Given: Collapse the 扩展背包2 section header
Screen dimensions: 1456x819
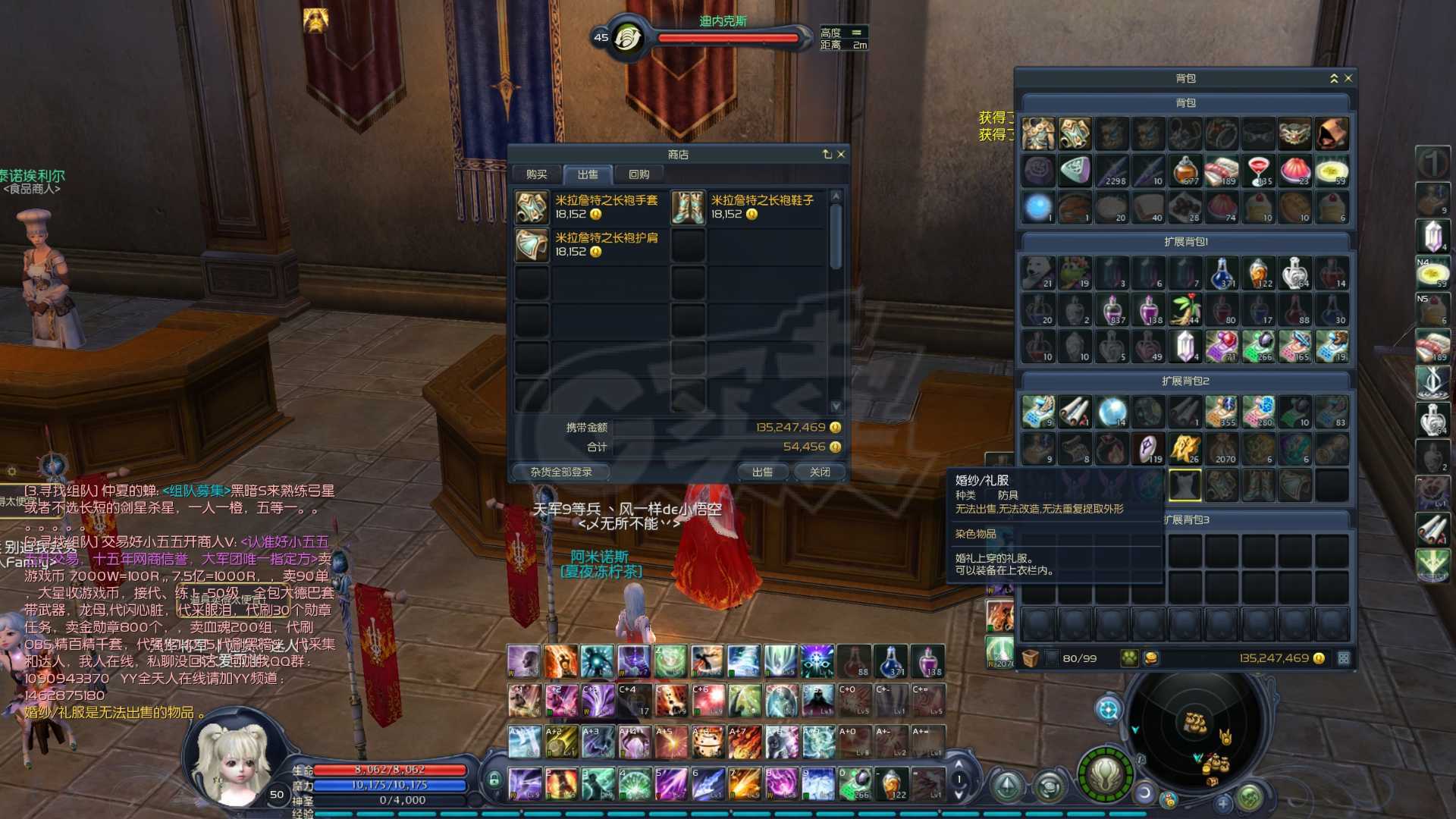Looking at the screenshot, I should pyautogui.click(x=1185, y=381).
